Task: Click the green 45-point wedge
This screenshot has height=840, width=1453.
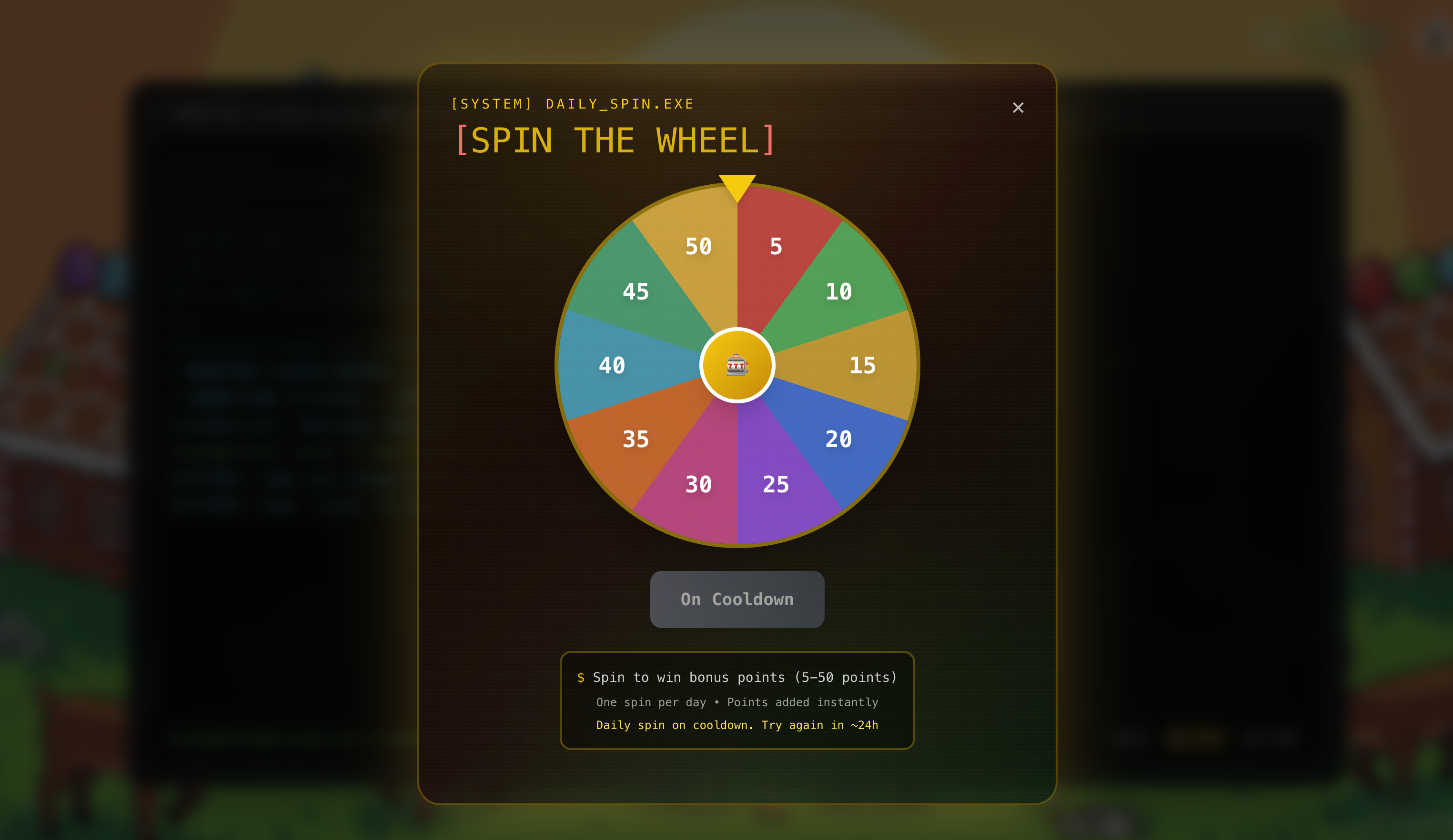Action: 636,292
